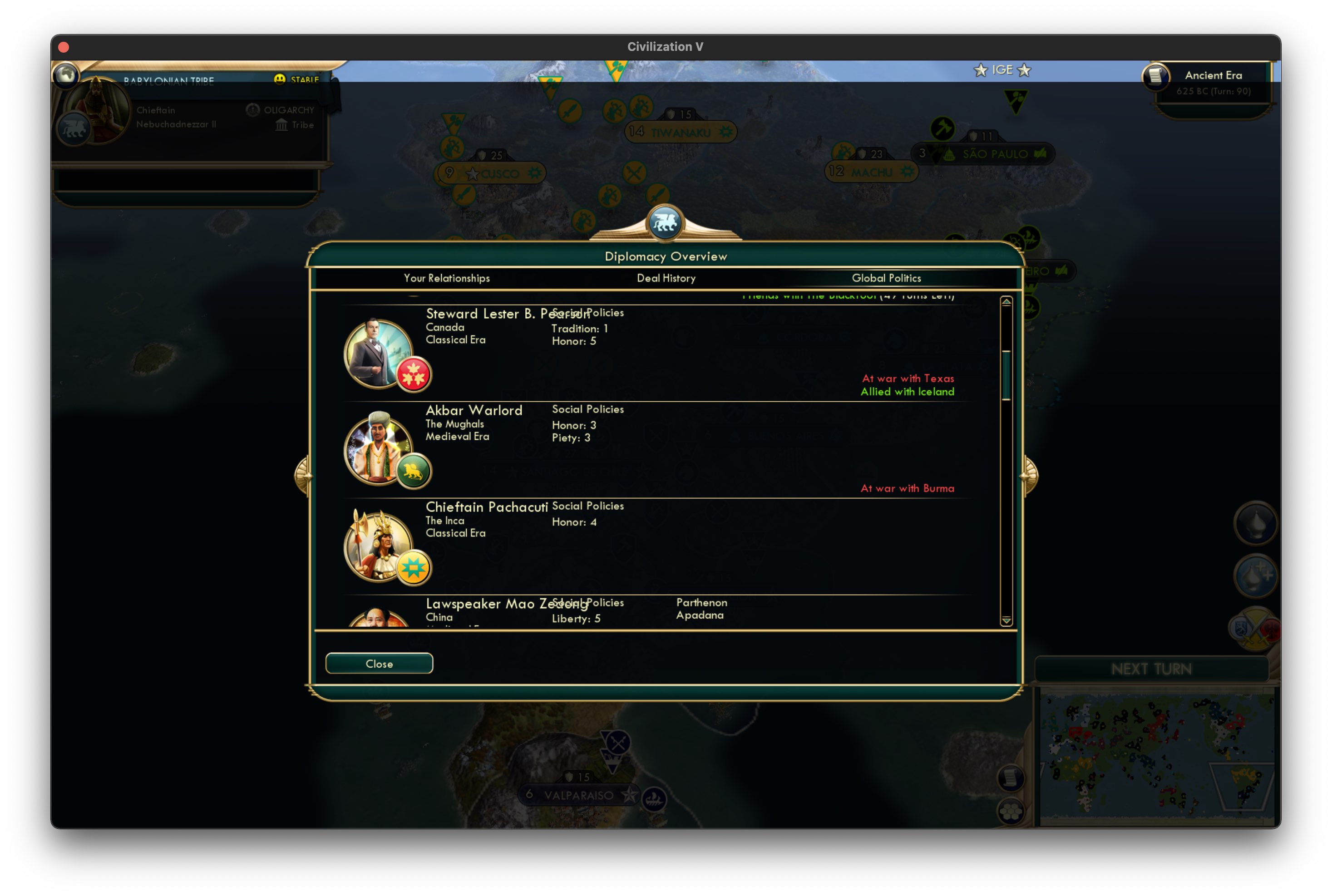Image resolution: width=1332 pixels, height=896 pixels.
Task: Toggle Strategic View with the hexagon grid icon
Action: [x=1011, y=812]
